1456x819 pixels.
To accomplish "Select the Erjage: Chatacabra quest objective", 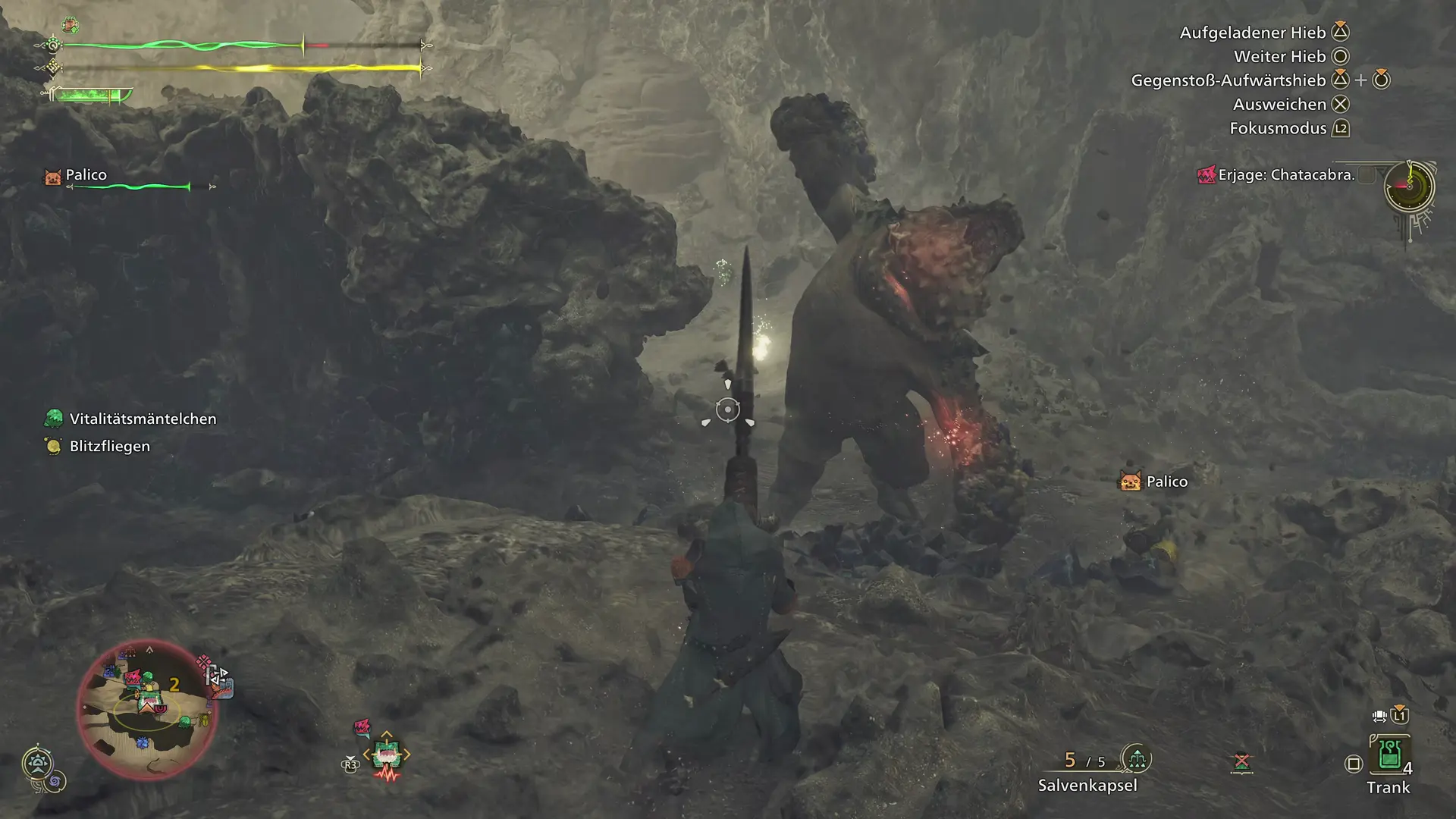I will [x=1286, y=175].
